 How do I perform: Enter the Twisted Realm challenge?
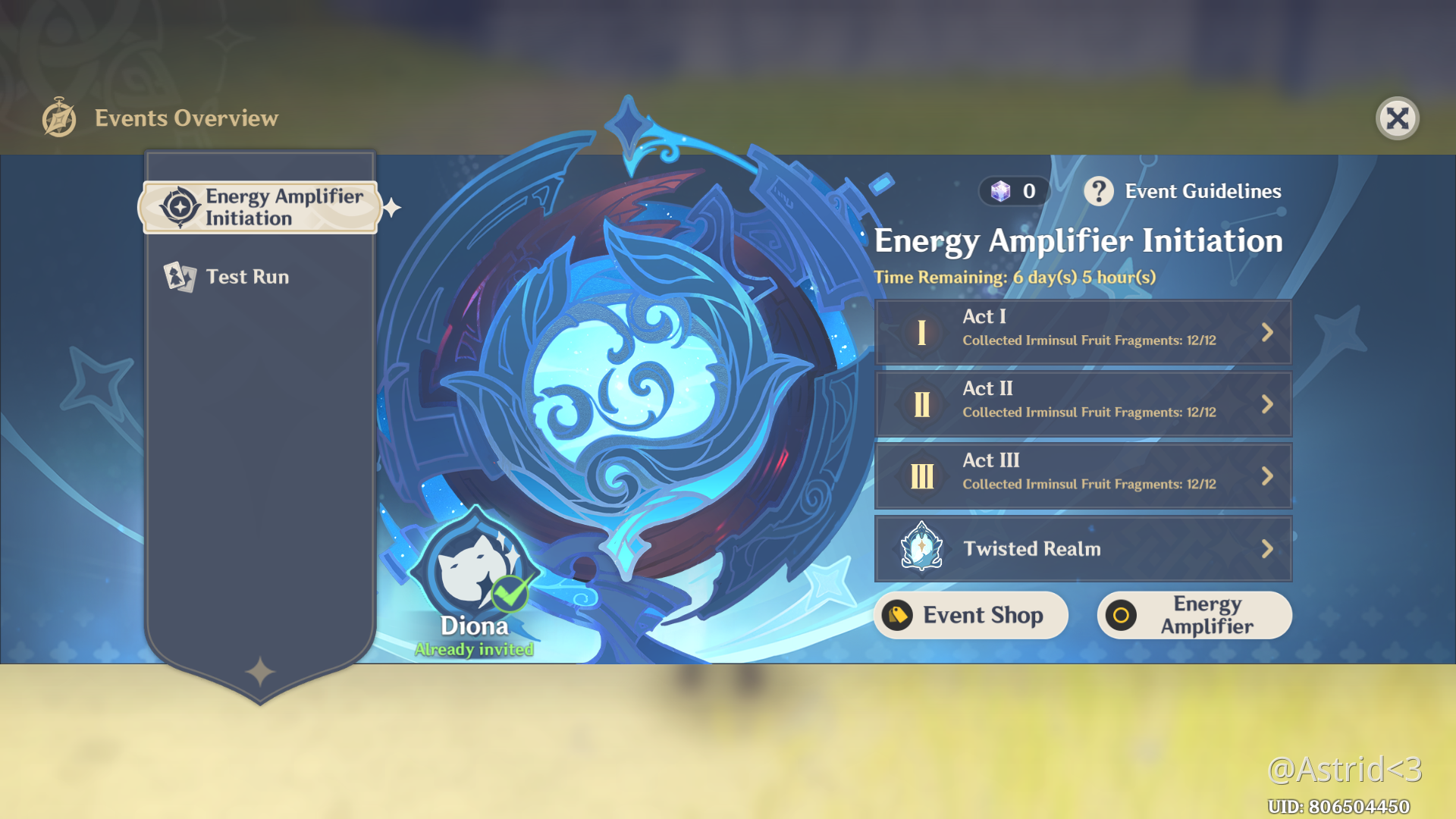coord(1083,548)
